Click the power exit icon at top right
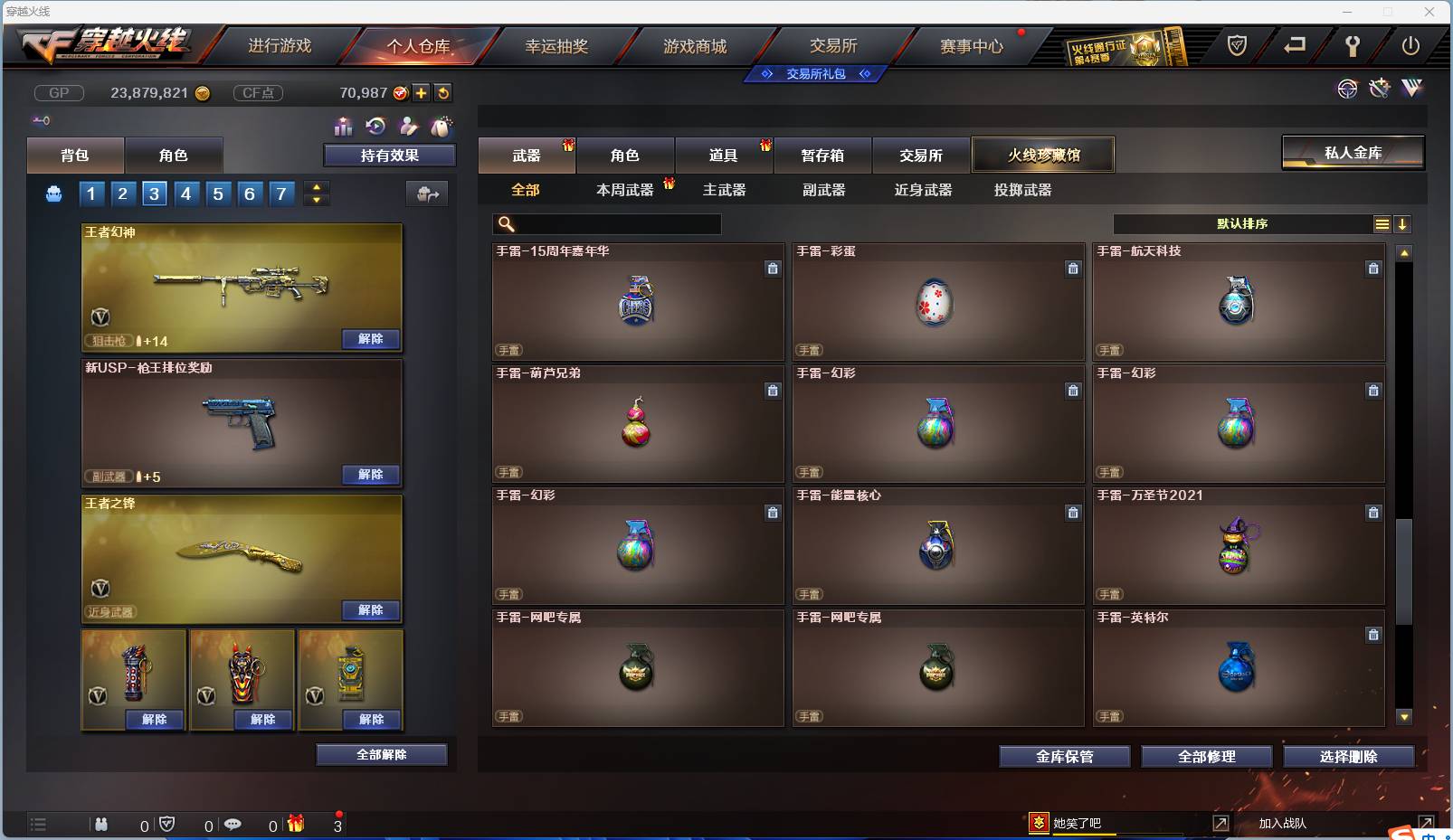The image size is (1453, 840). pos(1409,46)
